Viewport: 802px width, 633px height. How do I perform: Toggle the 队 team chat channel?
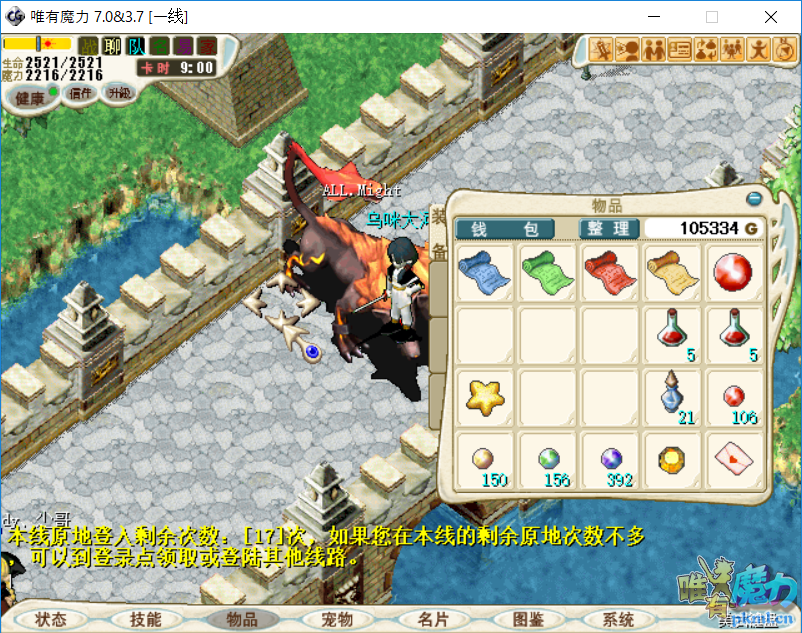tap(136, 46)
